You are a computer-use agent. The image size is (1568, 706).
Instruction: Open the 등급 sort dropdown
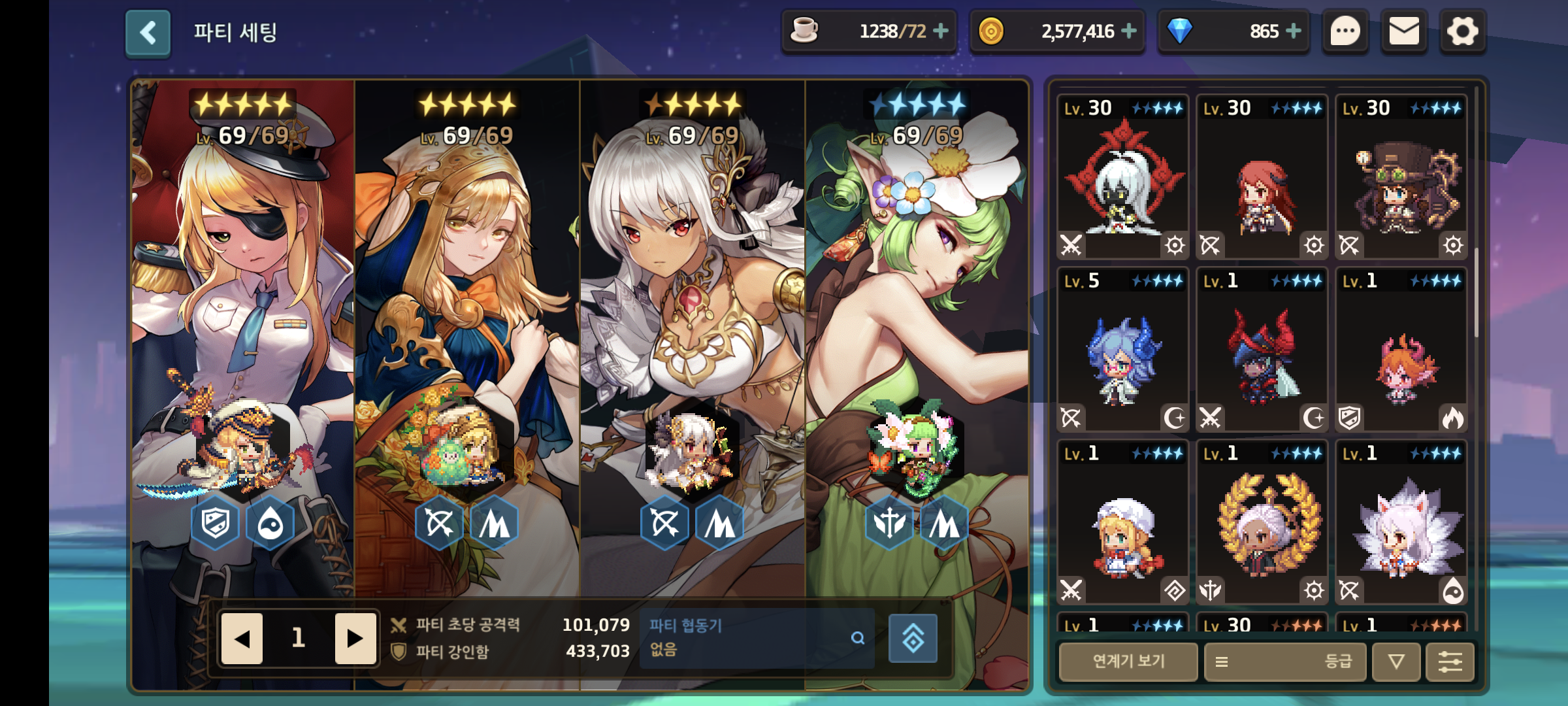(x=1284, y=662)
